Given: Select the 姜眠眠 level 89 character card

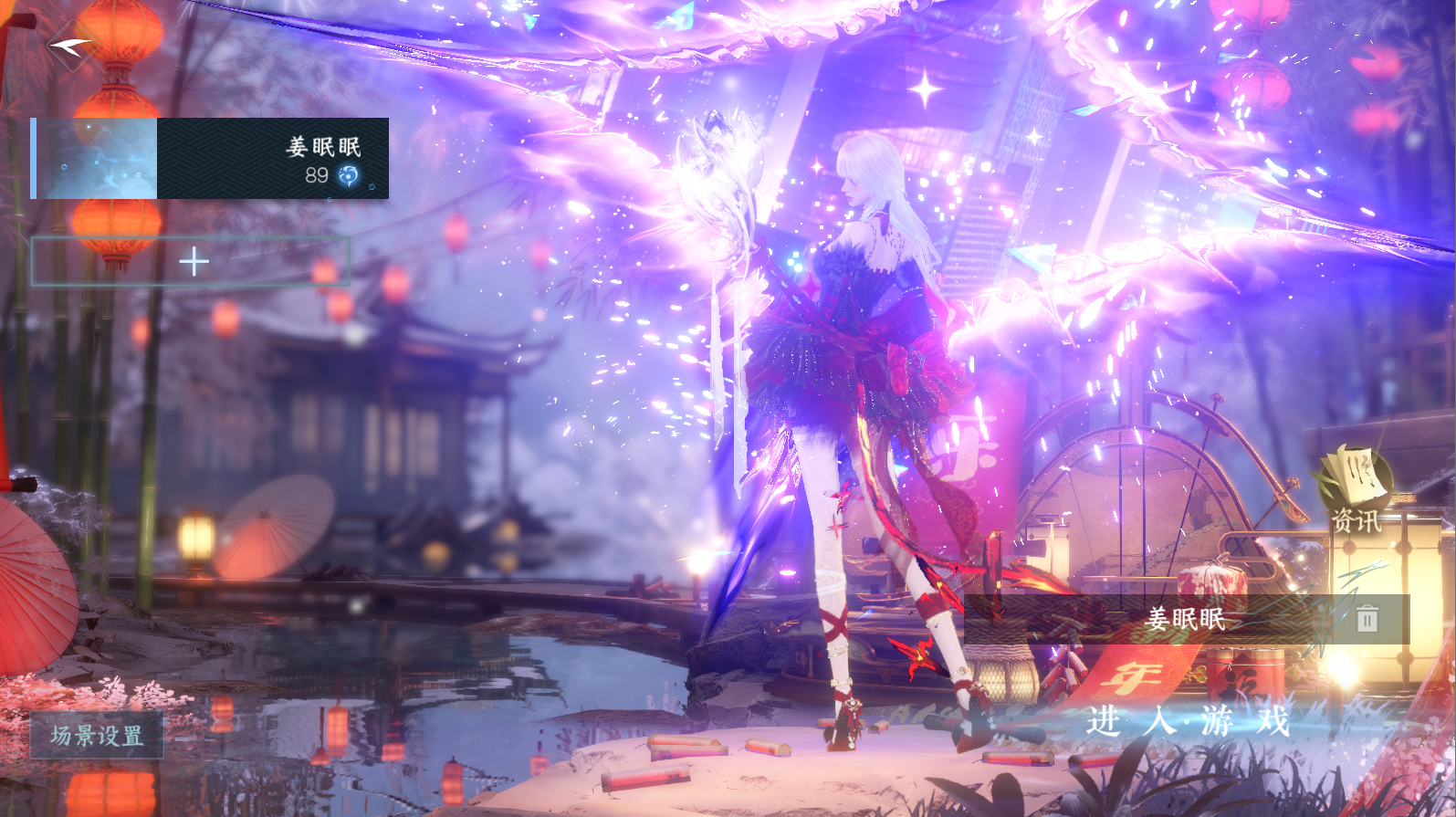Looking at the screenshot, I should [211, 159].
